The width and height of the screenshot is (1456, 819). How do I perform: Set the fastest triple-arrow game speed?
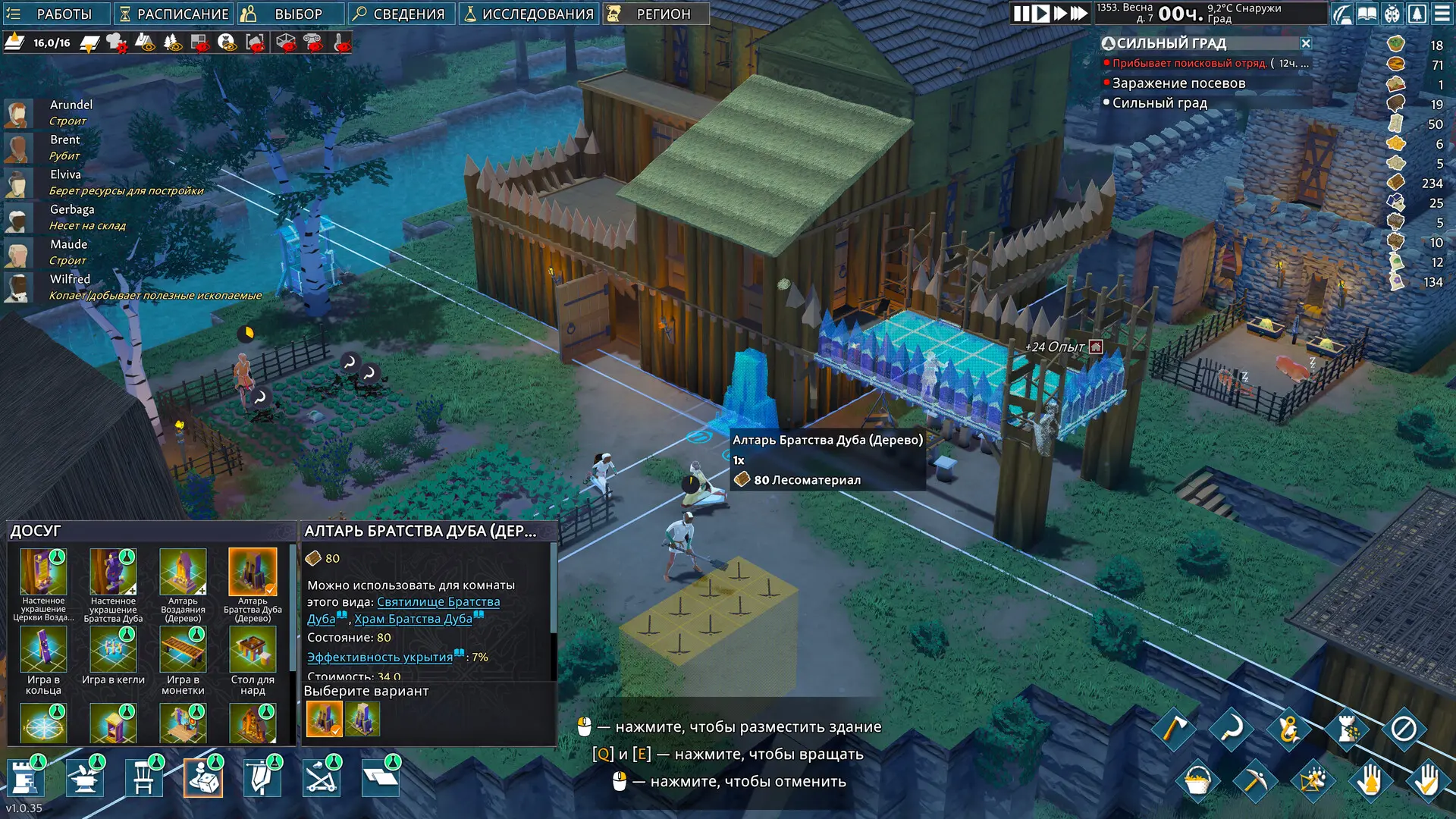click(x=1079, y=14)
